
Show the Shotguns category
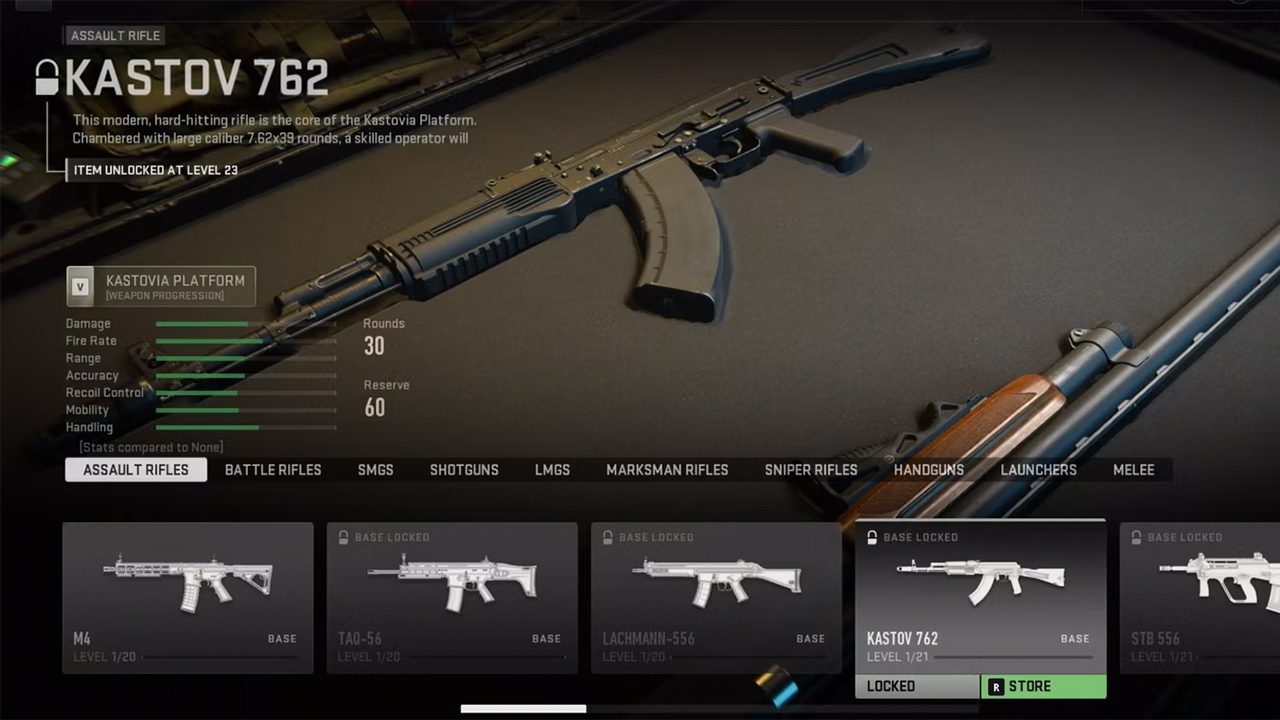click(x=464, y=470)
